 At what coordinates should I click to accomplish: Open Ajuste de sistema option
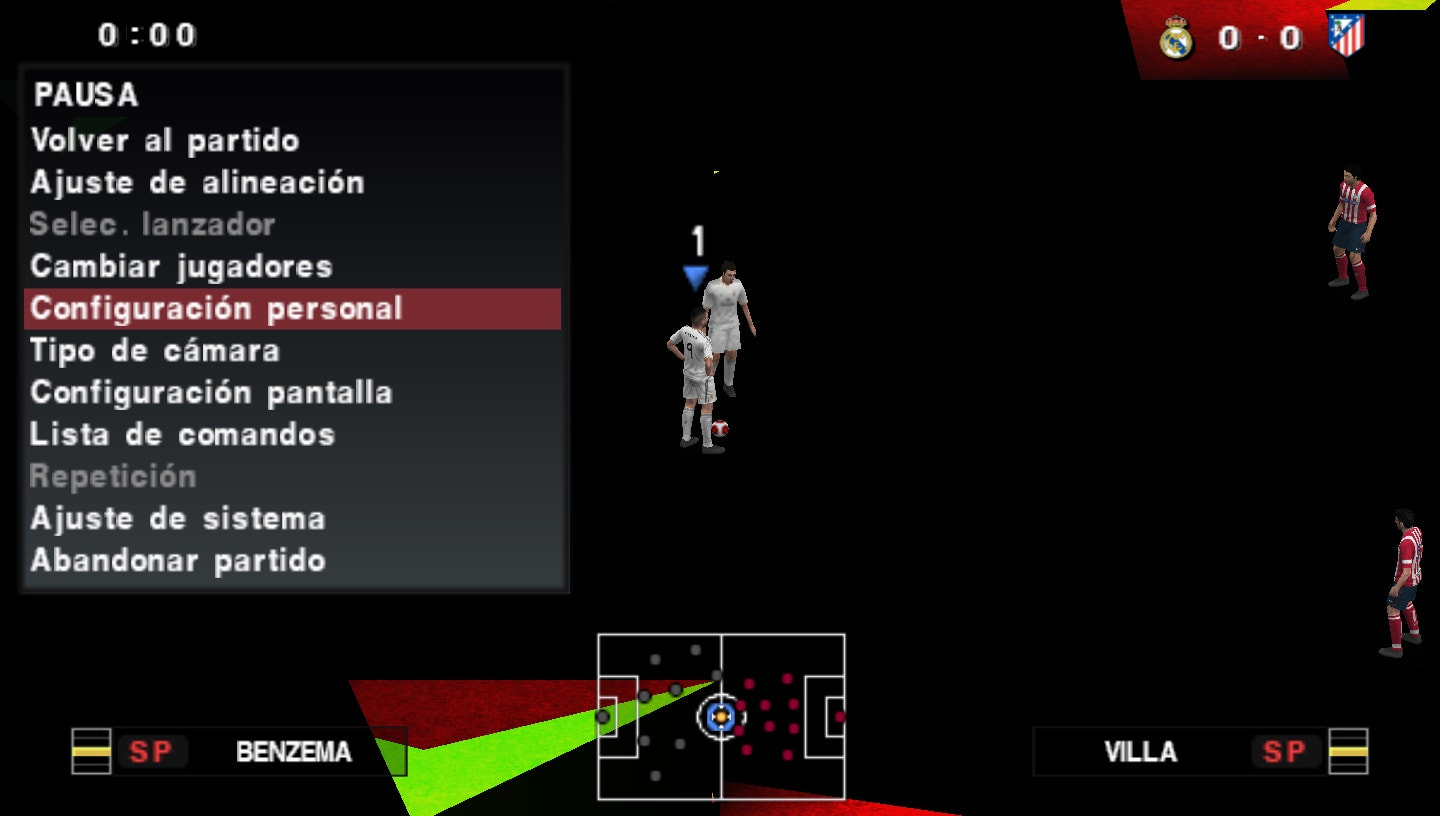(178, 519)
